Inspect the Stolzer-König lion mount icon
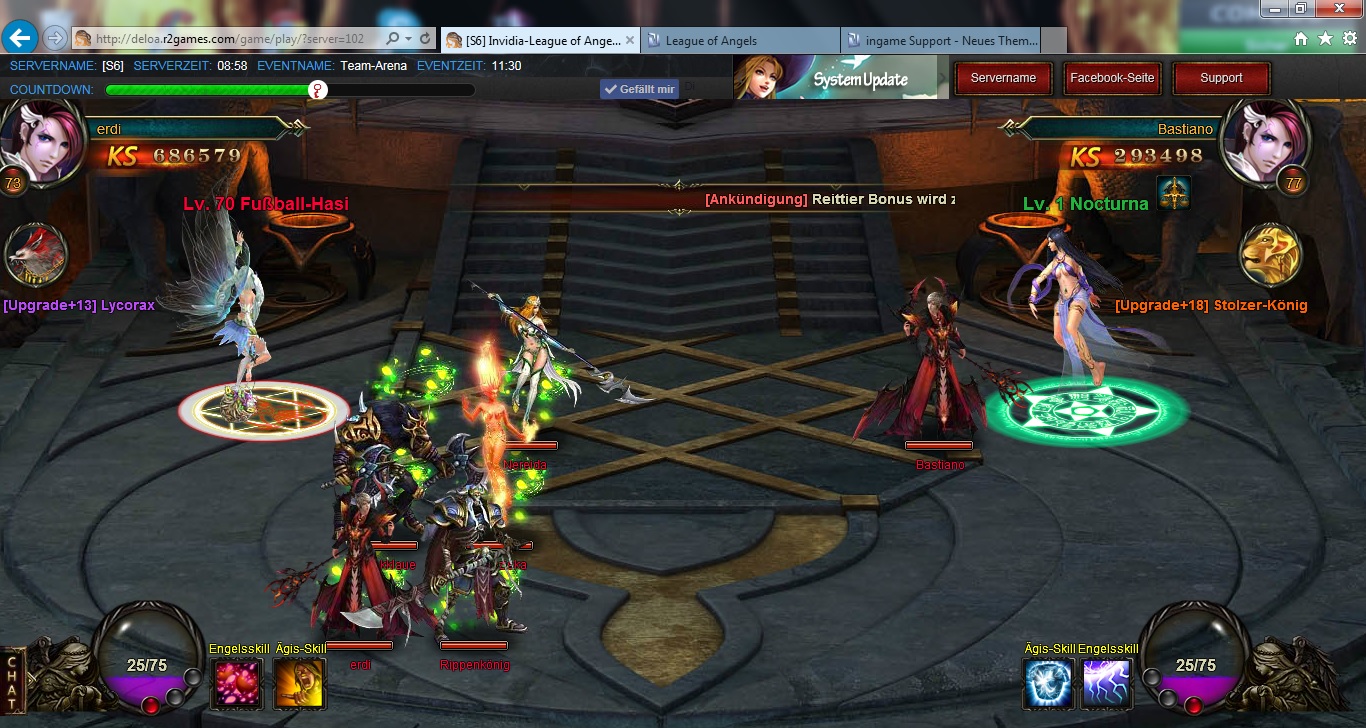The height and width of the screenshot is (728, 1366). [x=1270, y=255]
